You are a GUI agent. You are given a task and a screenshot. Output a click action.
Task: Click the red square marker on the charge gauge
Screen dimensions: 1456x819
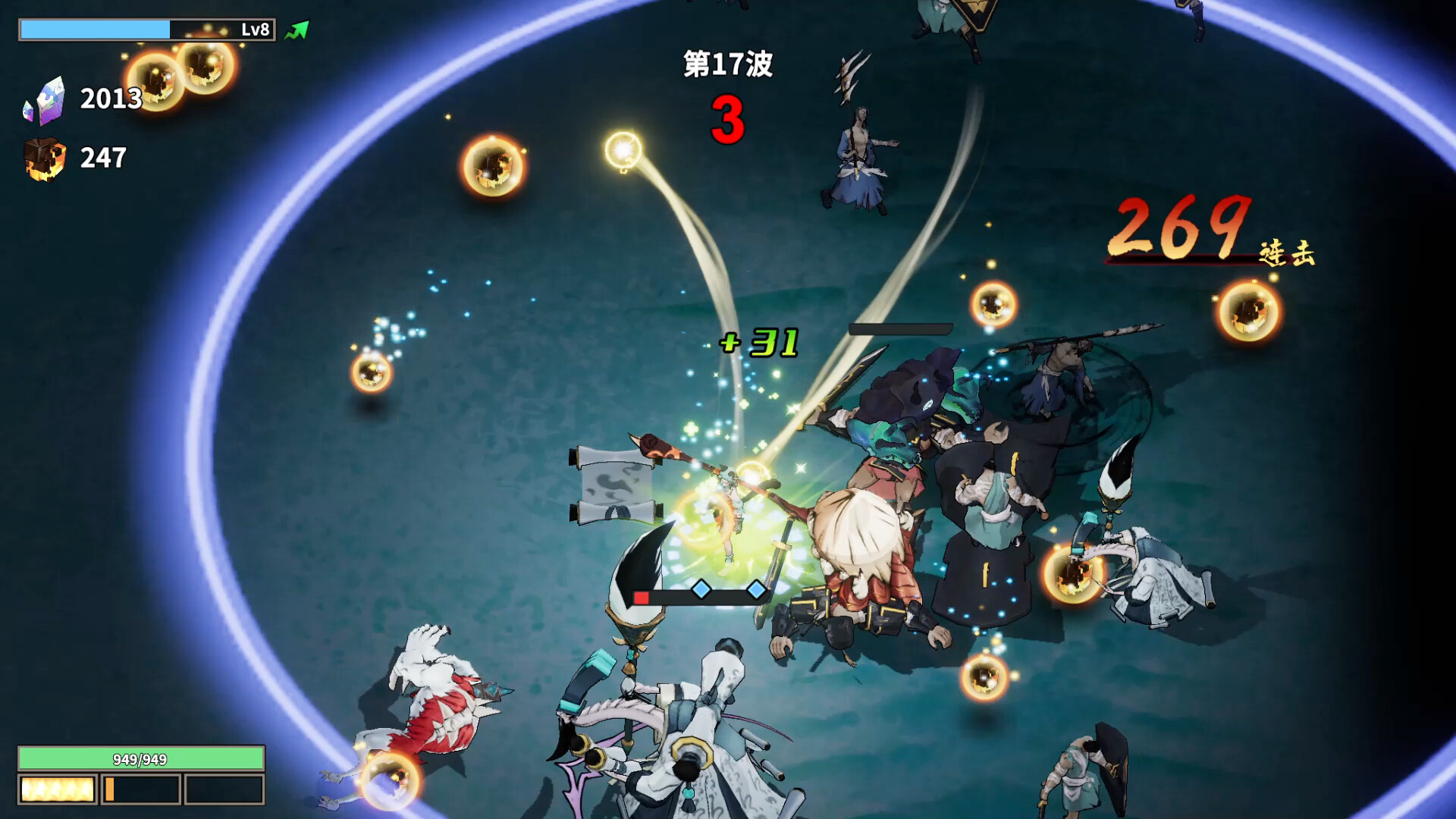[x=641, y=597]
